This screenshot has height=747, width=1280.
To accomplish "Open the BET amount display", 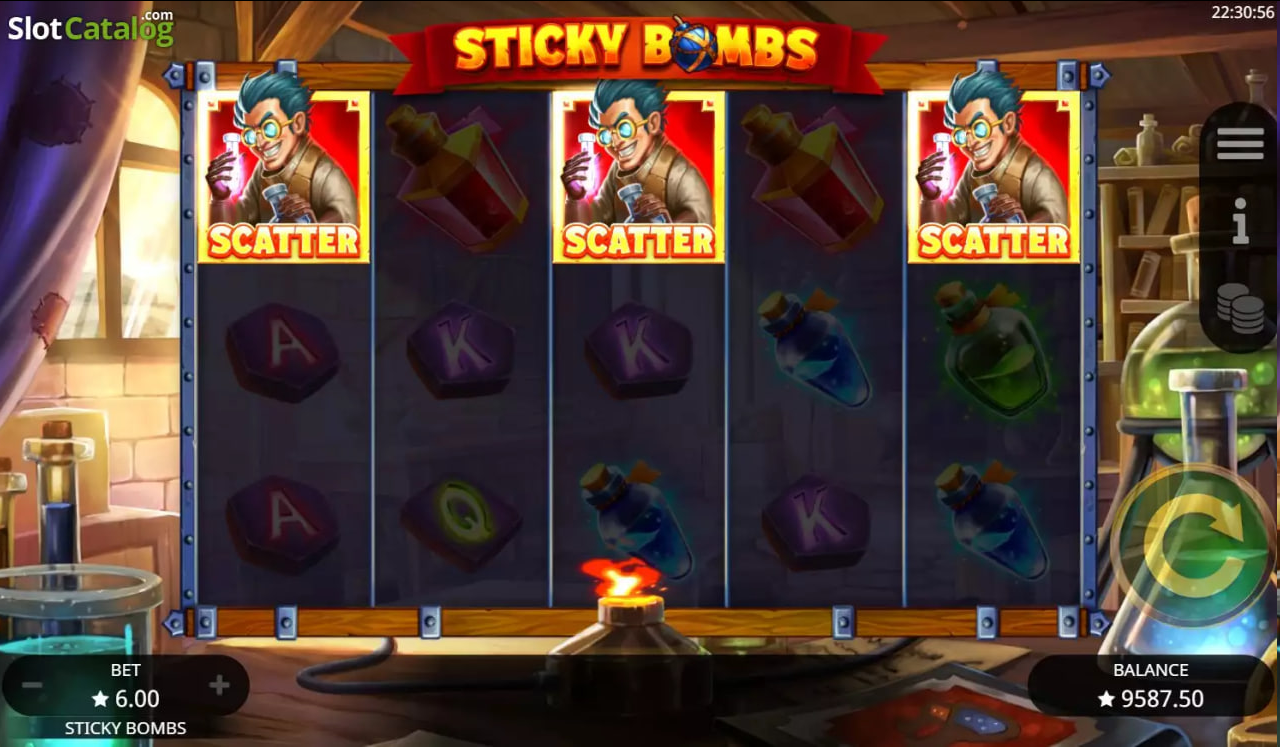I will point(125,685).
